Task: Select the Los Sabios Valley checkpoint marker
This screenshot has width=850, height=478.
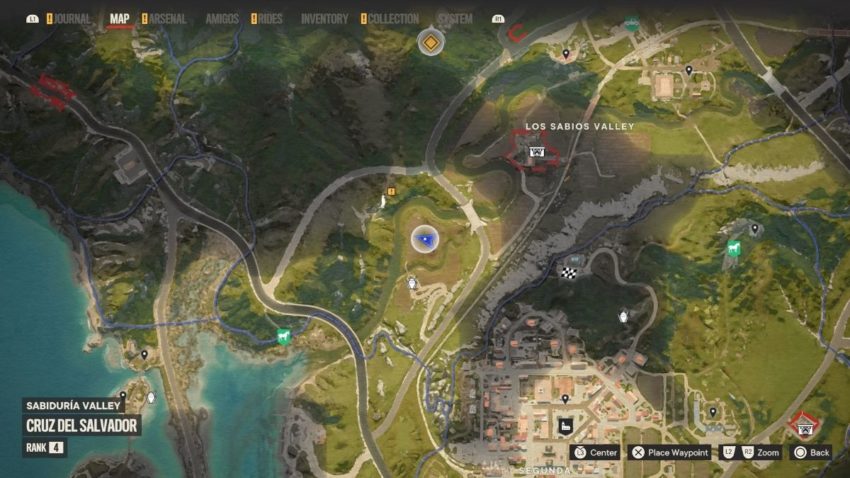Action: coord(538,153)
